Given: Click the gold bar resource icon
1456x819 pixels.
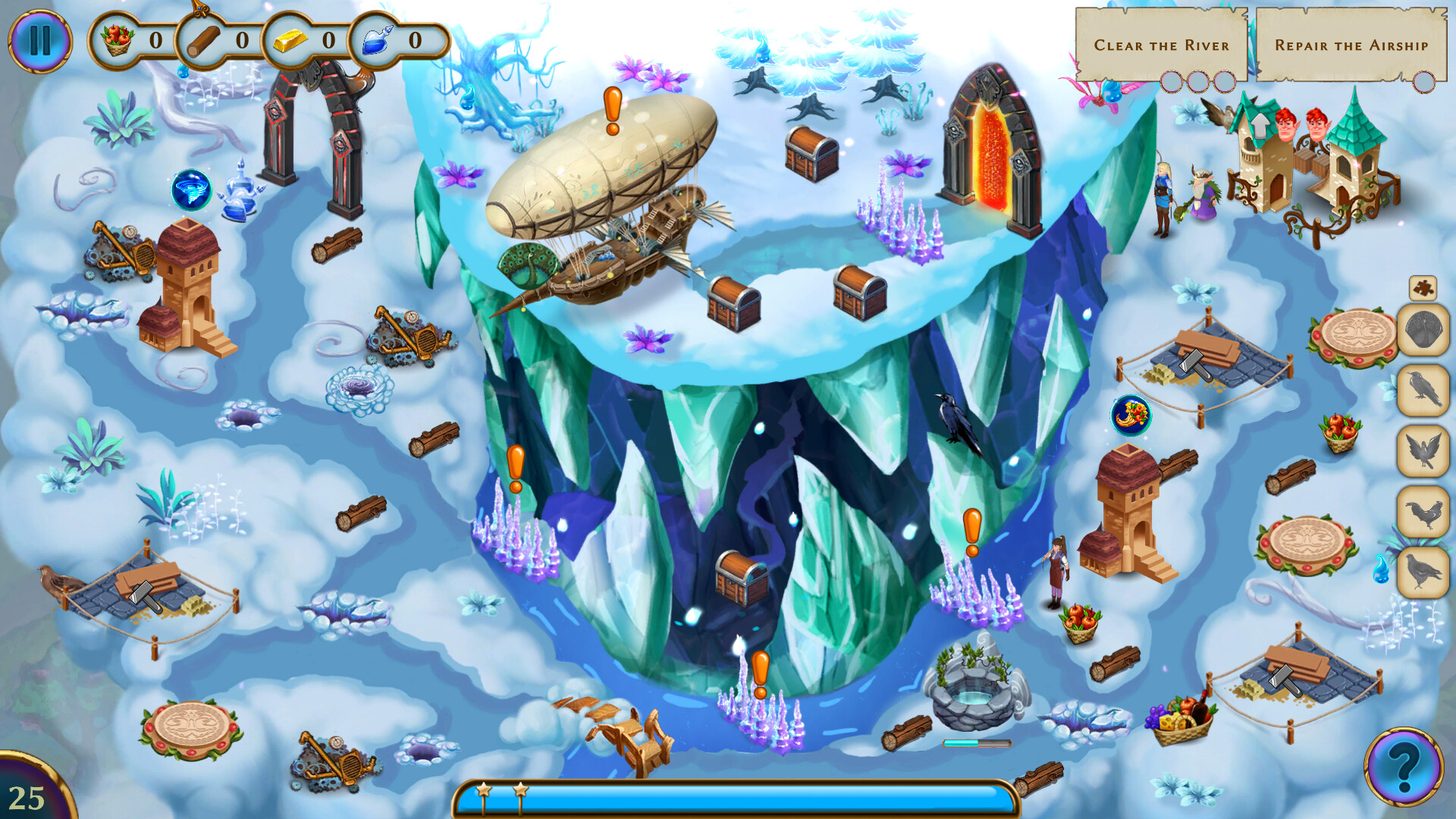Looking at the screenshot, I should coord(290,40).
